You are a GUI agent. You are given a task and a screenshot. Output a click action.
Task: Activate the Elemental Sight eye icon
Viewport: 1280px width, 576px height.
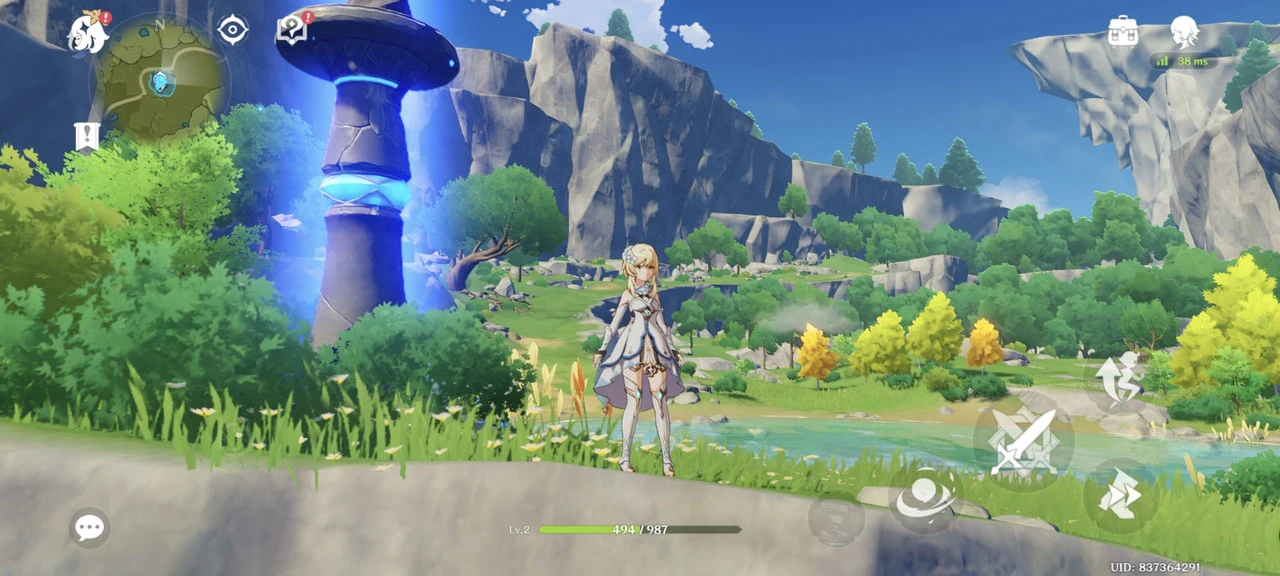click(x=233, y=30)
